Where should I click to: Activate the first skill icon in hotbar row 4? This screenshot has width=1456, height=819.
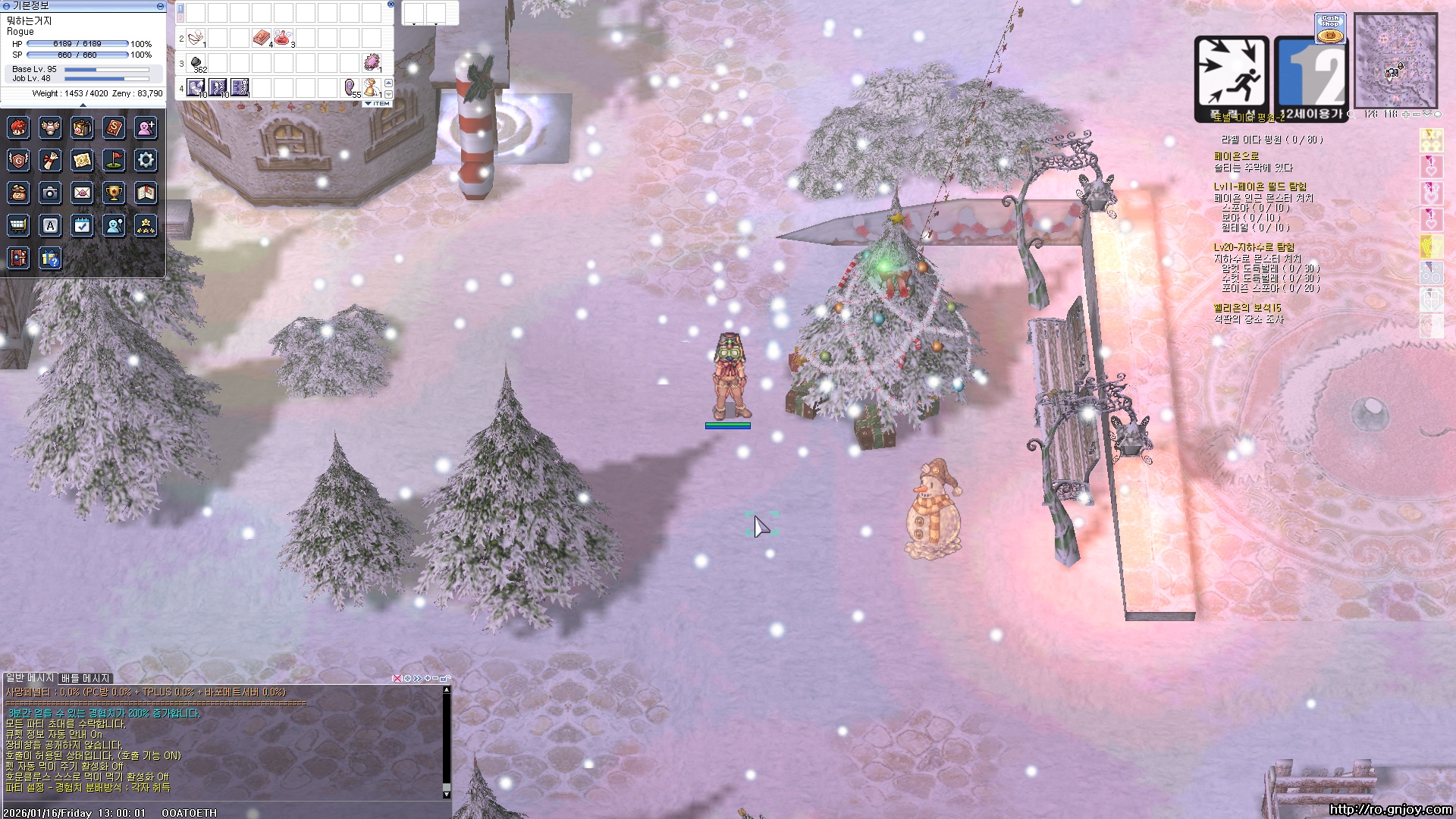tap(196, 87)
